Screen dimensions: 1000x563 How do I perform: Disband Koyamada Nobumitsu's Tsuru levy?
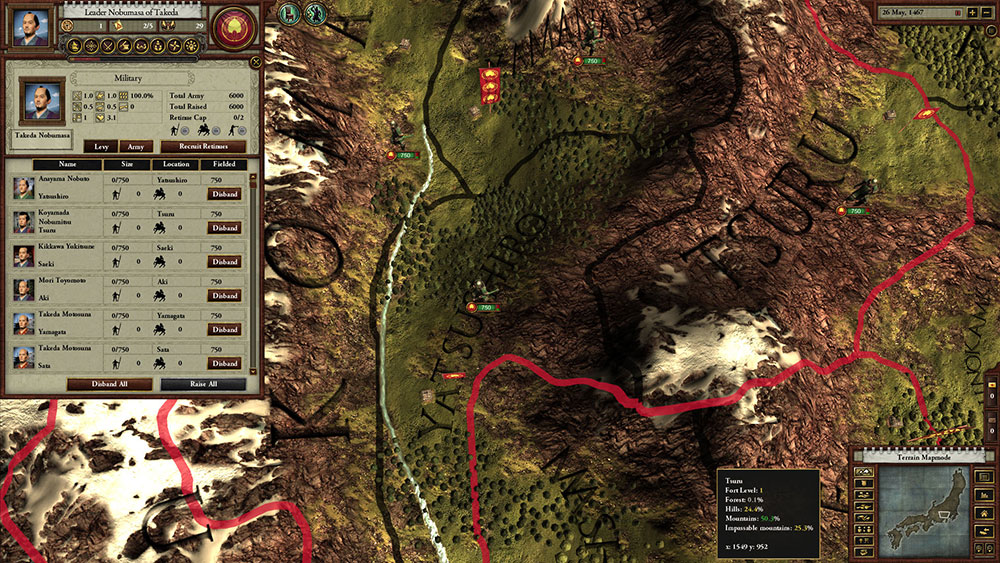[x=223, y=228]
